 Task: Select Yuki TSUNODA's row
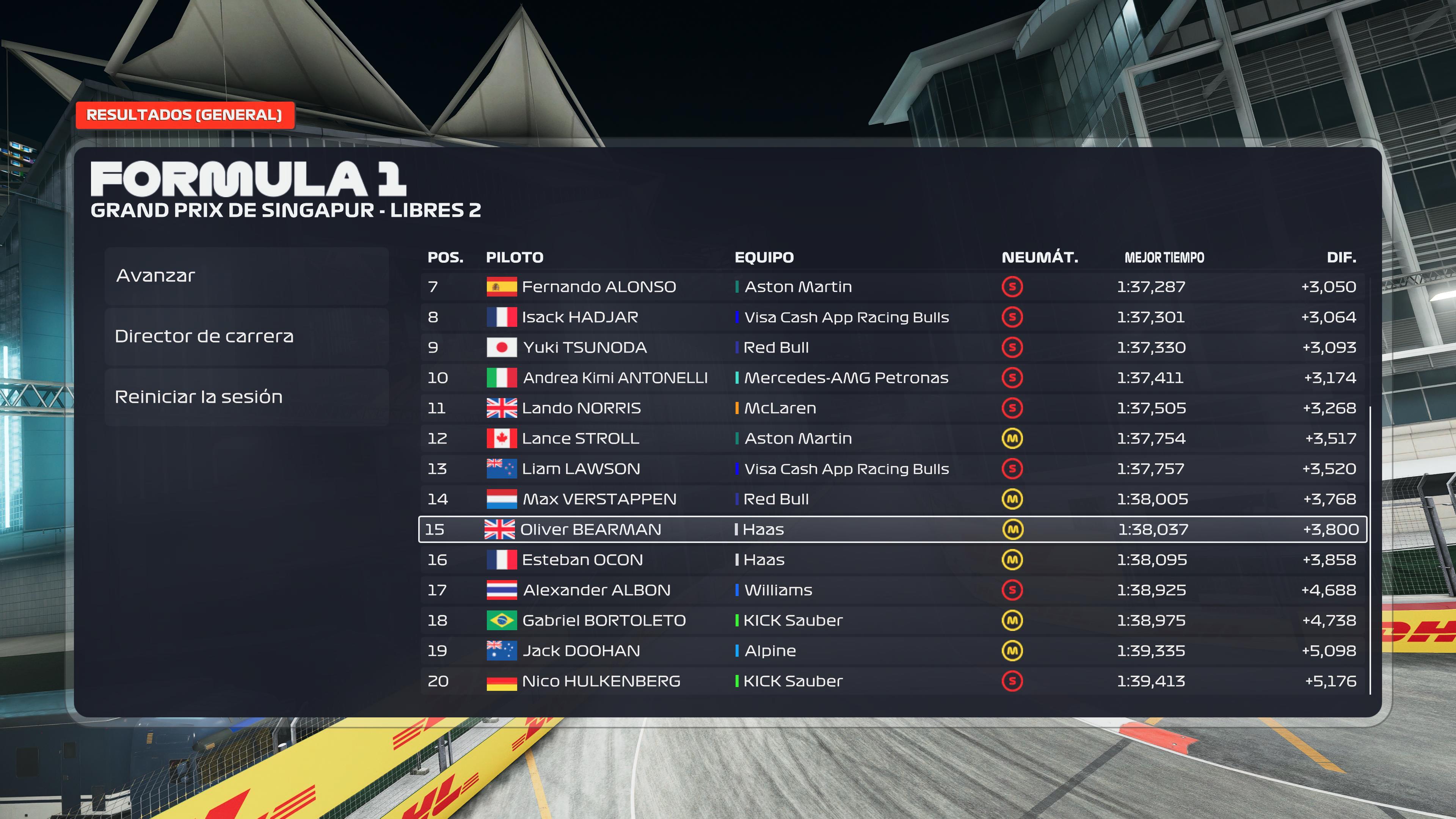892,348
